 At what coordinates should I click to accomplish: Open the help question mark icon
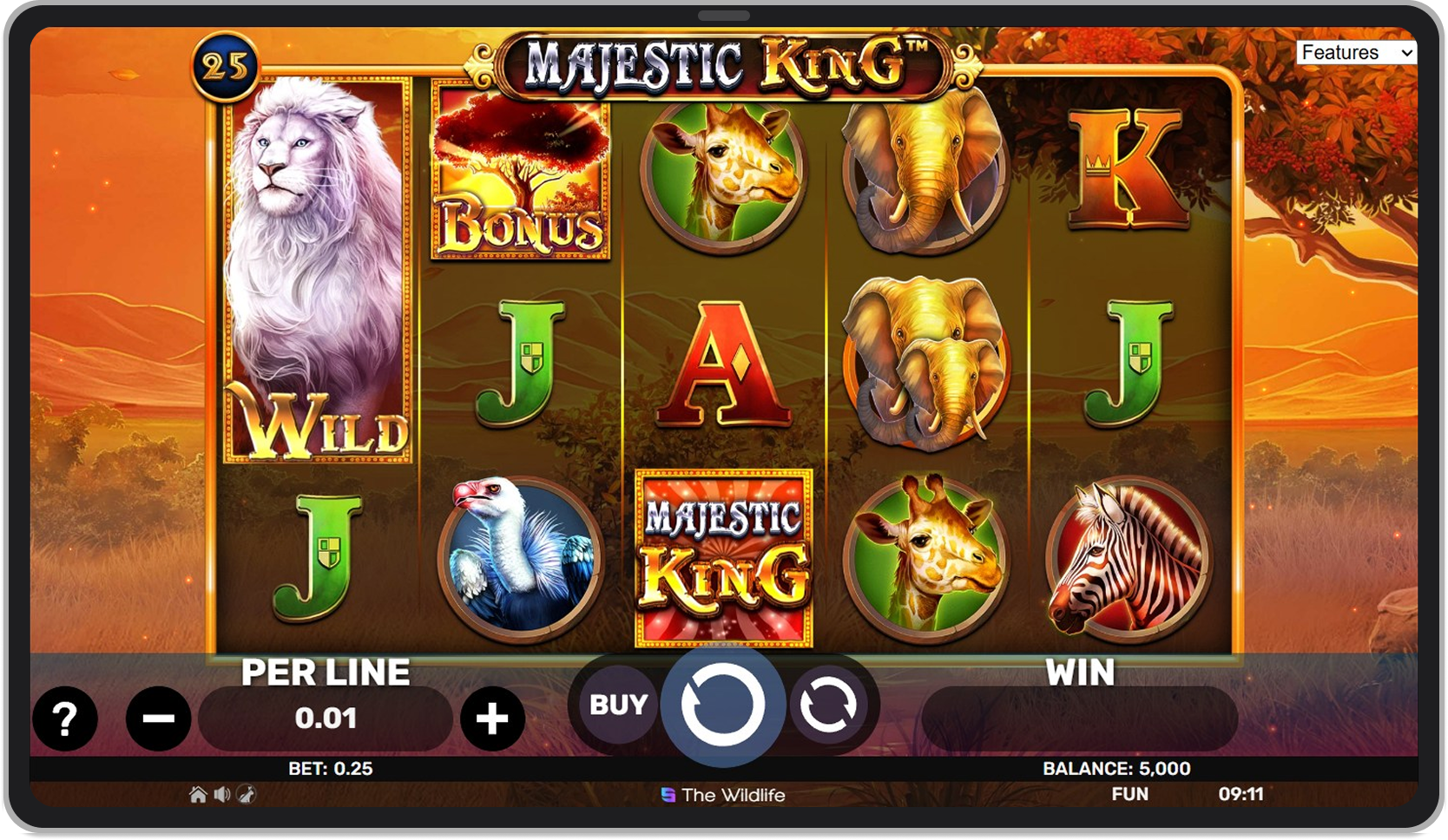(x=65, y=719)
